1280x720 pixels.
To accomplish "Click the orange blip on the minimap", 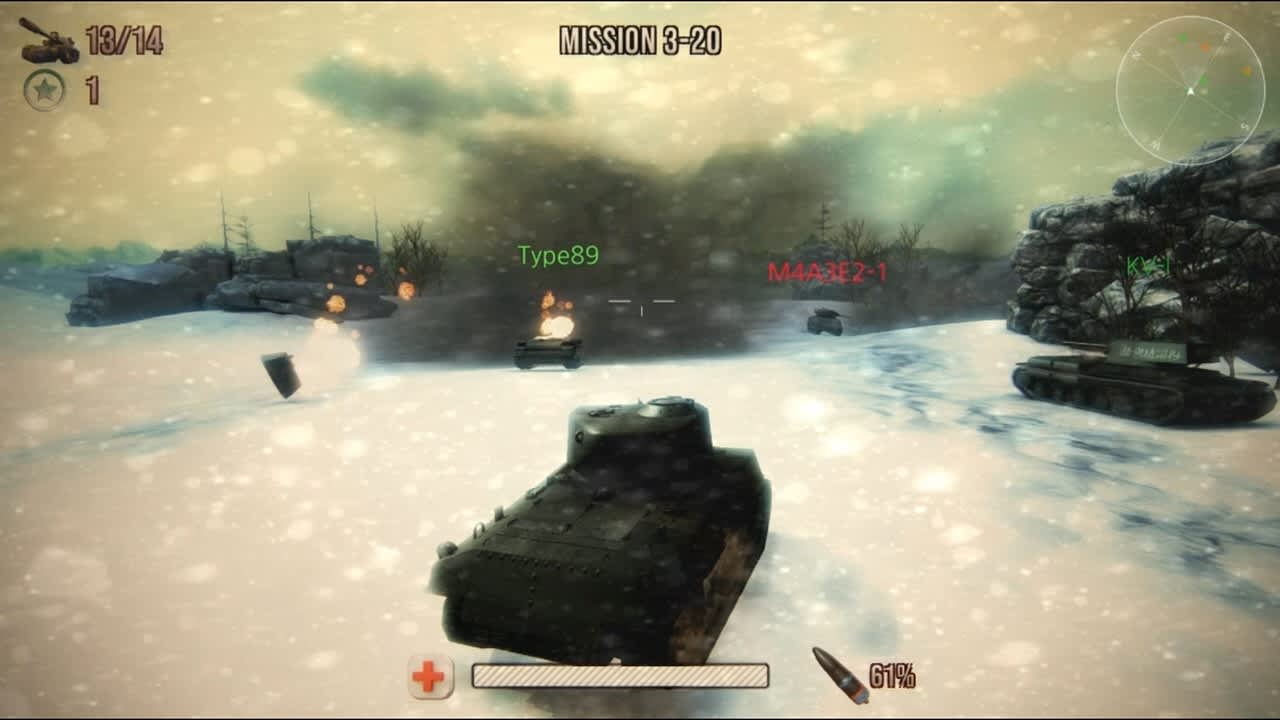I will coord(1247,71).
